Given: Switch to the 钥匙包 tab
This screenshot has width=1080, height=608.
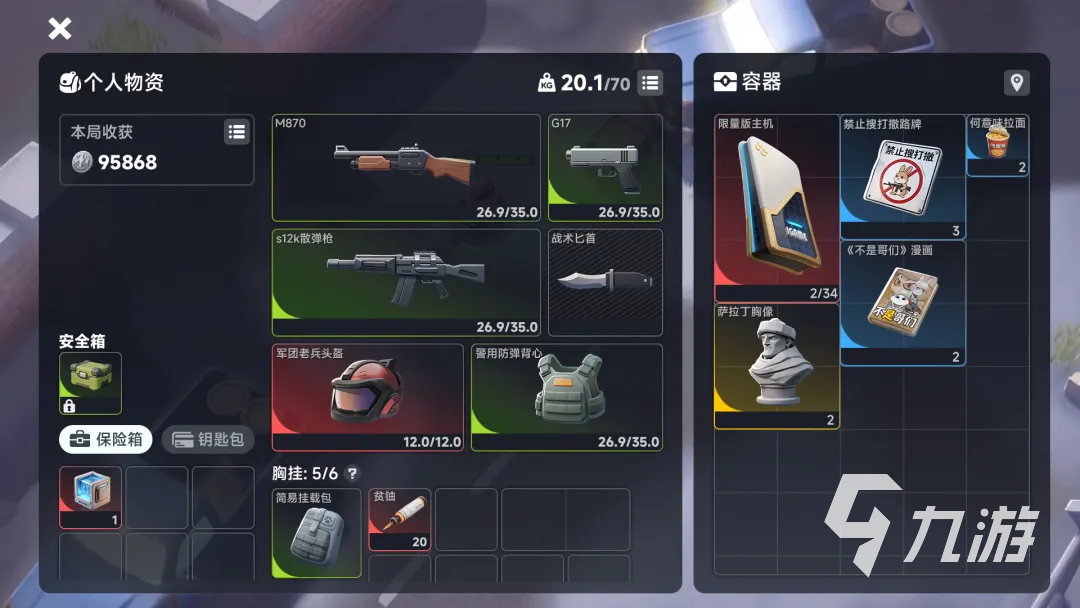Looking at the screenshot, I should [x=208, y=439].
